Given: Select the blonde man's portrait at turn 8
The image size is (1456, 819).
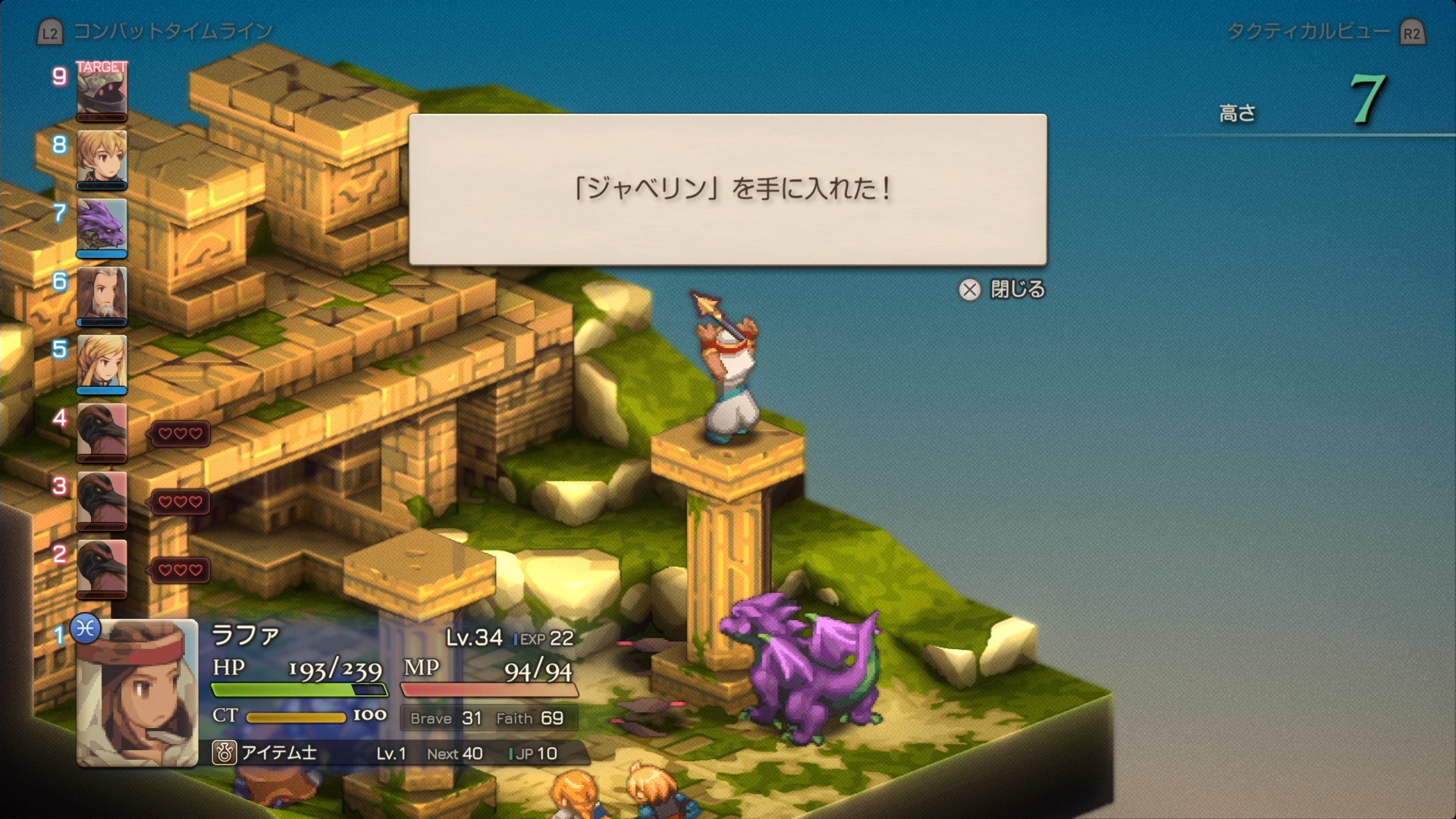Looking at the screenshot, I should click(102, 158).
